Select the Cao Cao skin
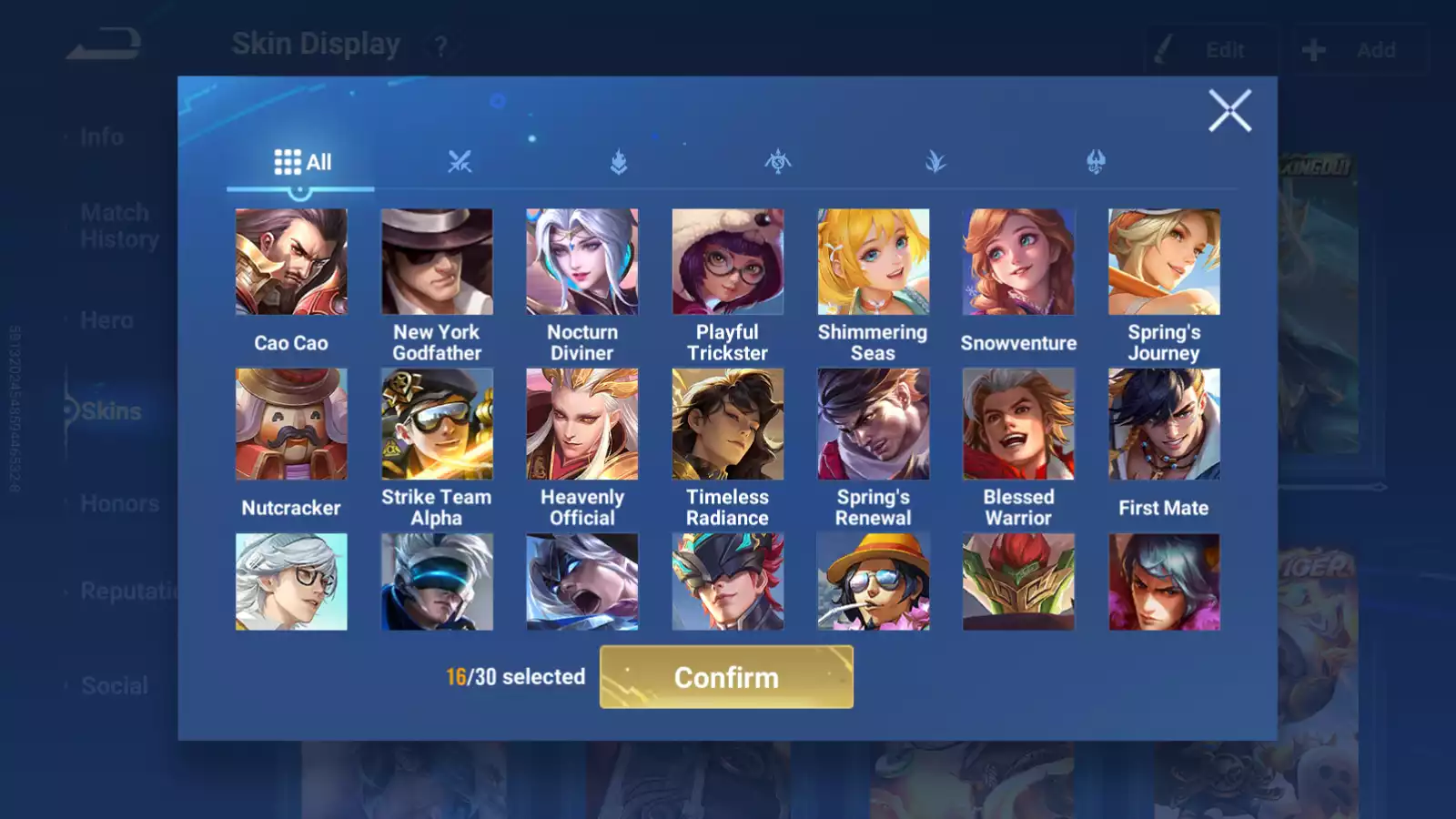This screenshot has height=819, width=1456. click(x=291, y=262)
